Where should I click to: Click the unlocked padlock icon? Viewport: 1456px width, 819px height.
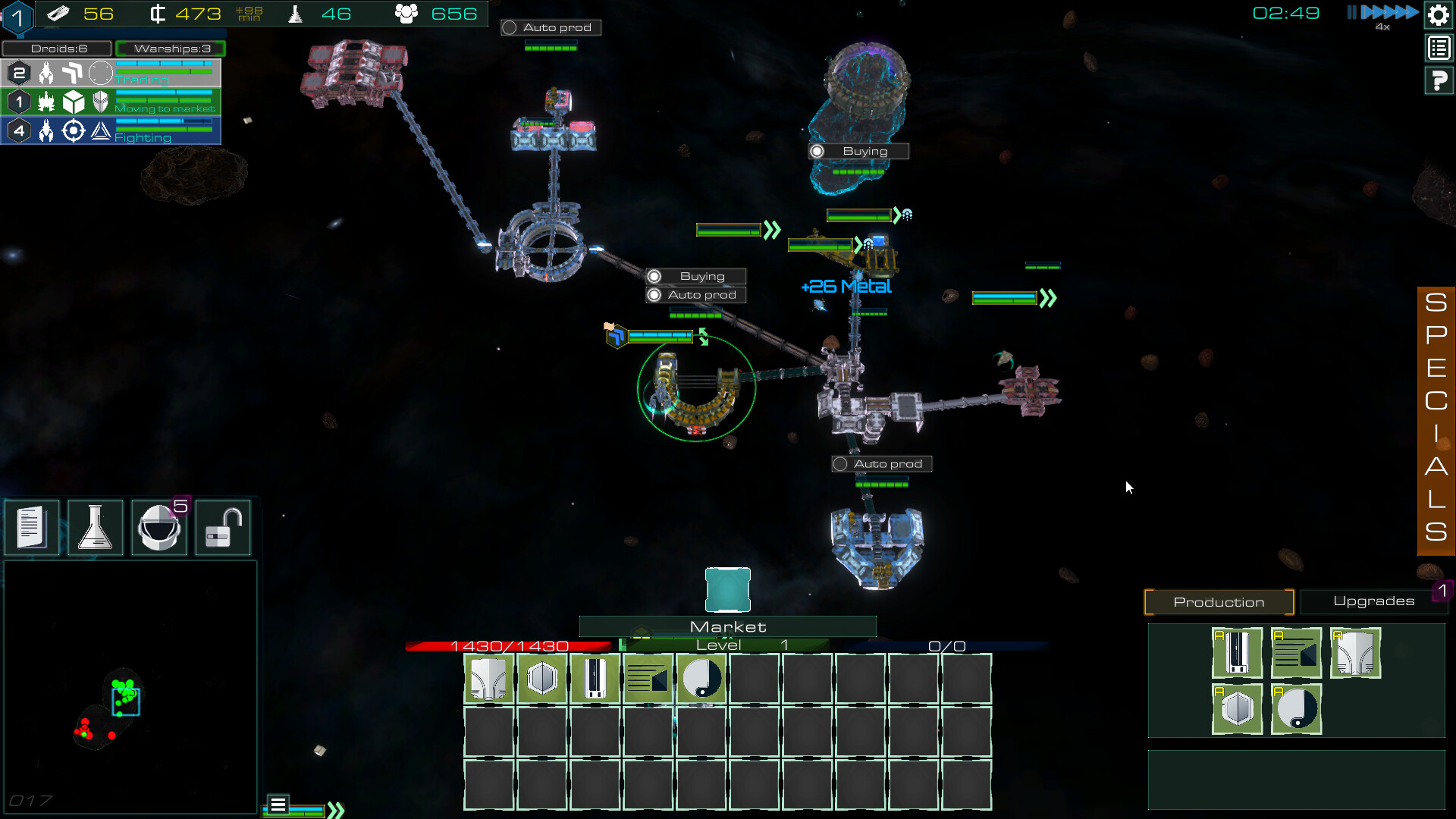222,527
